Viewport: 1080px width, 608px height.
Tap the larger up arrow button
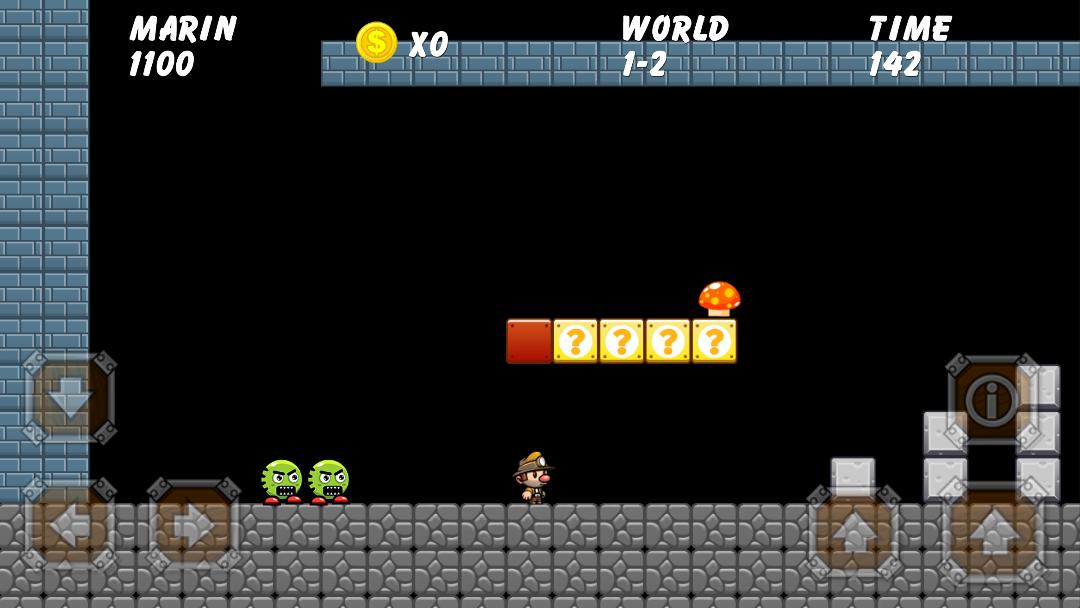[x=992, y=532]
